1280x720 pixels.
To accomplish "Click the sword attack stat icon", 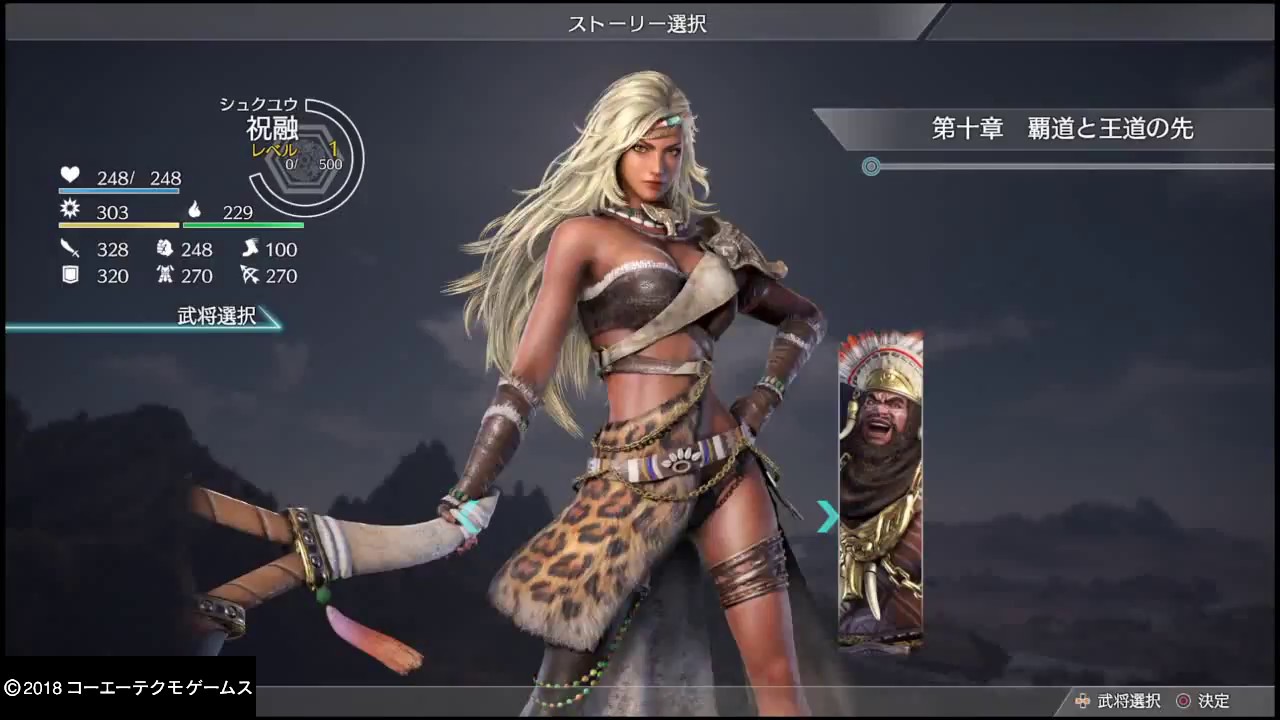I will pos(68,249).
